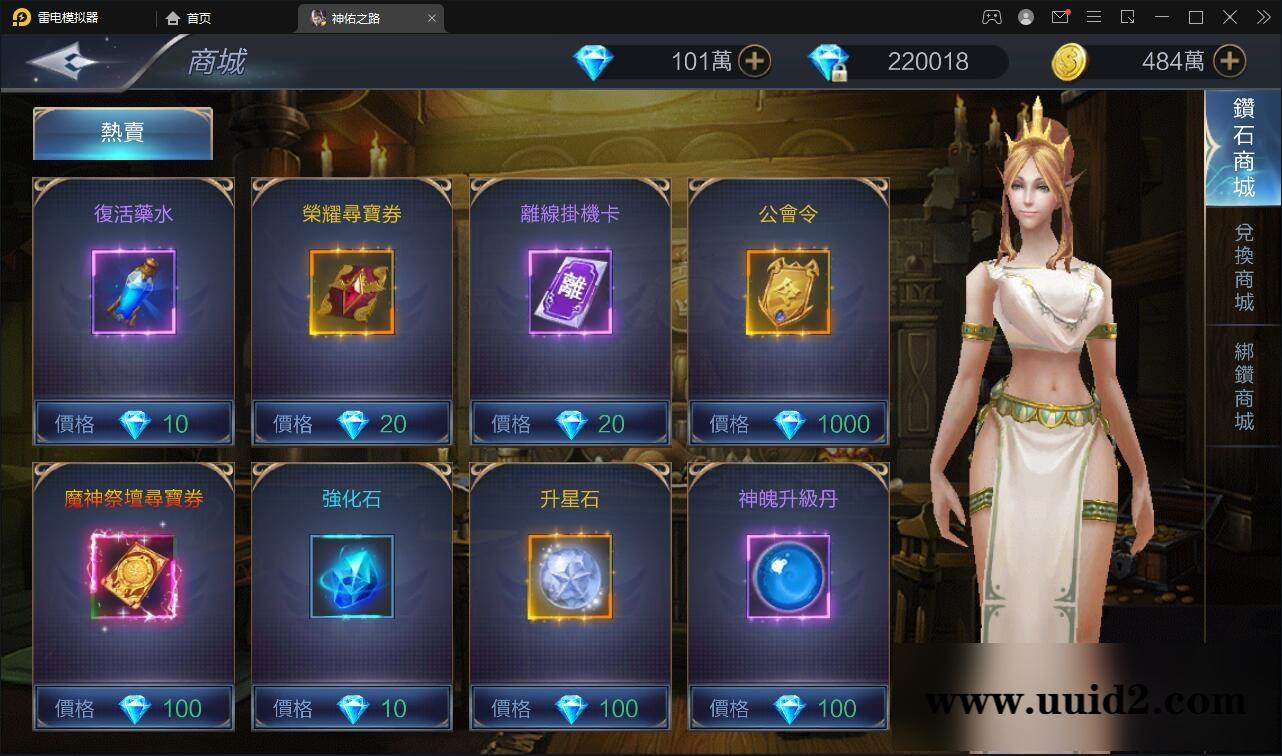
Task: Click the blue Enhancement Stone item icon
Action: [351, 578]
